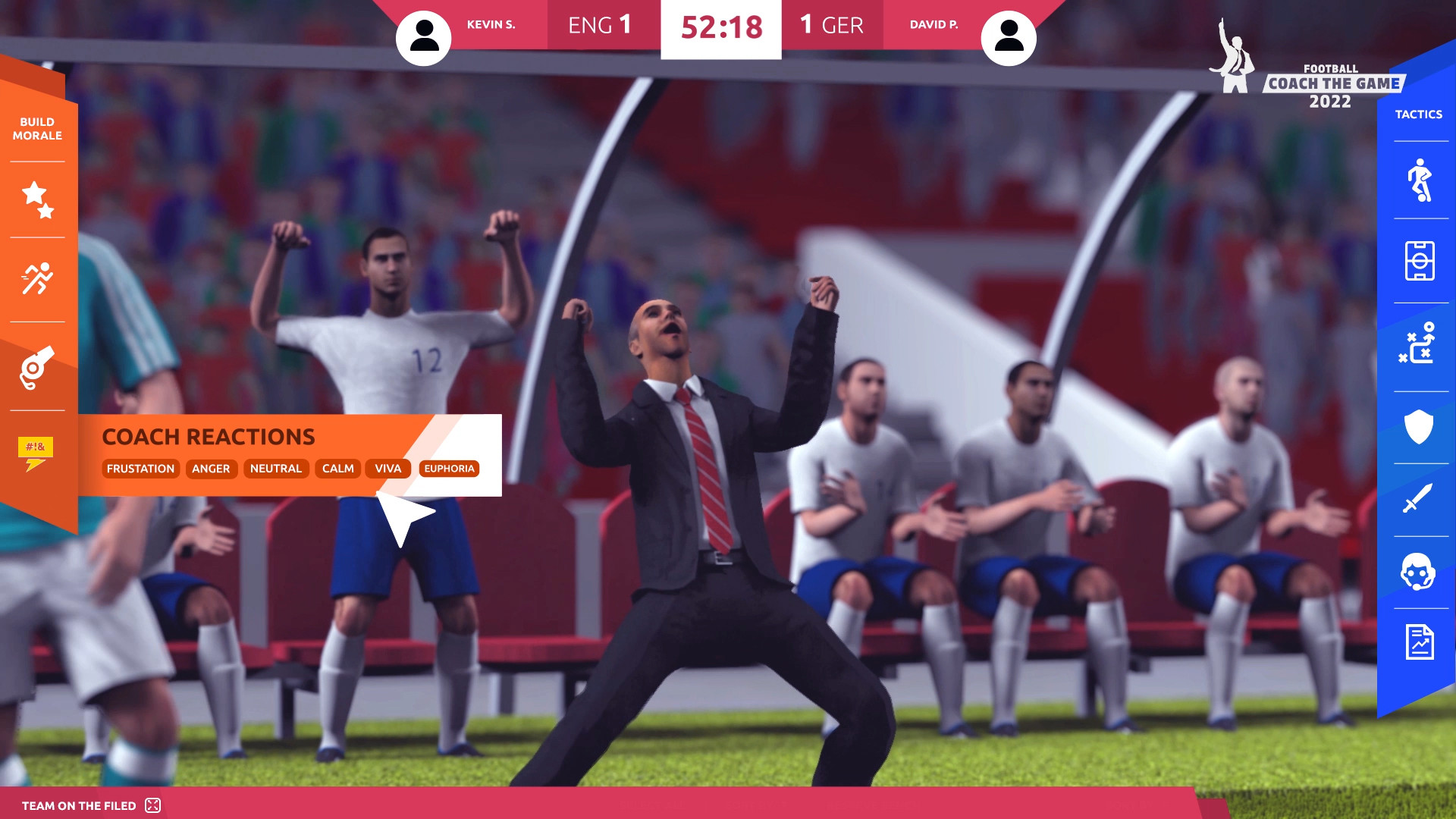Image resolution: width=1456 pixels, height=819 pixels.
Task: Select the coach headset communication icon
Action: click(x=1420, y=572)
